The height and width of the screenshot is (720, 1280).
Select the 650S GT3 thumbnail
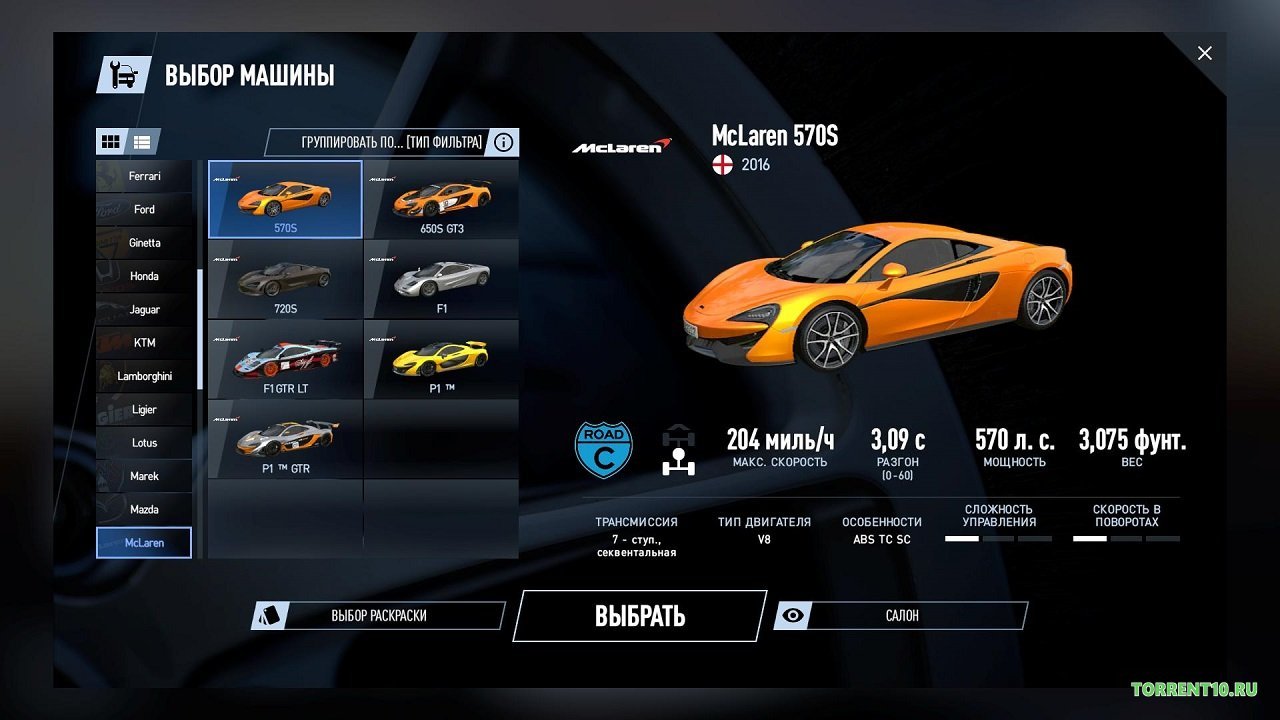coord(442,198)
